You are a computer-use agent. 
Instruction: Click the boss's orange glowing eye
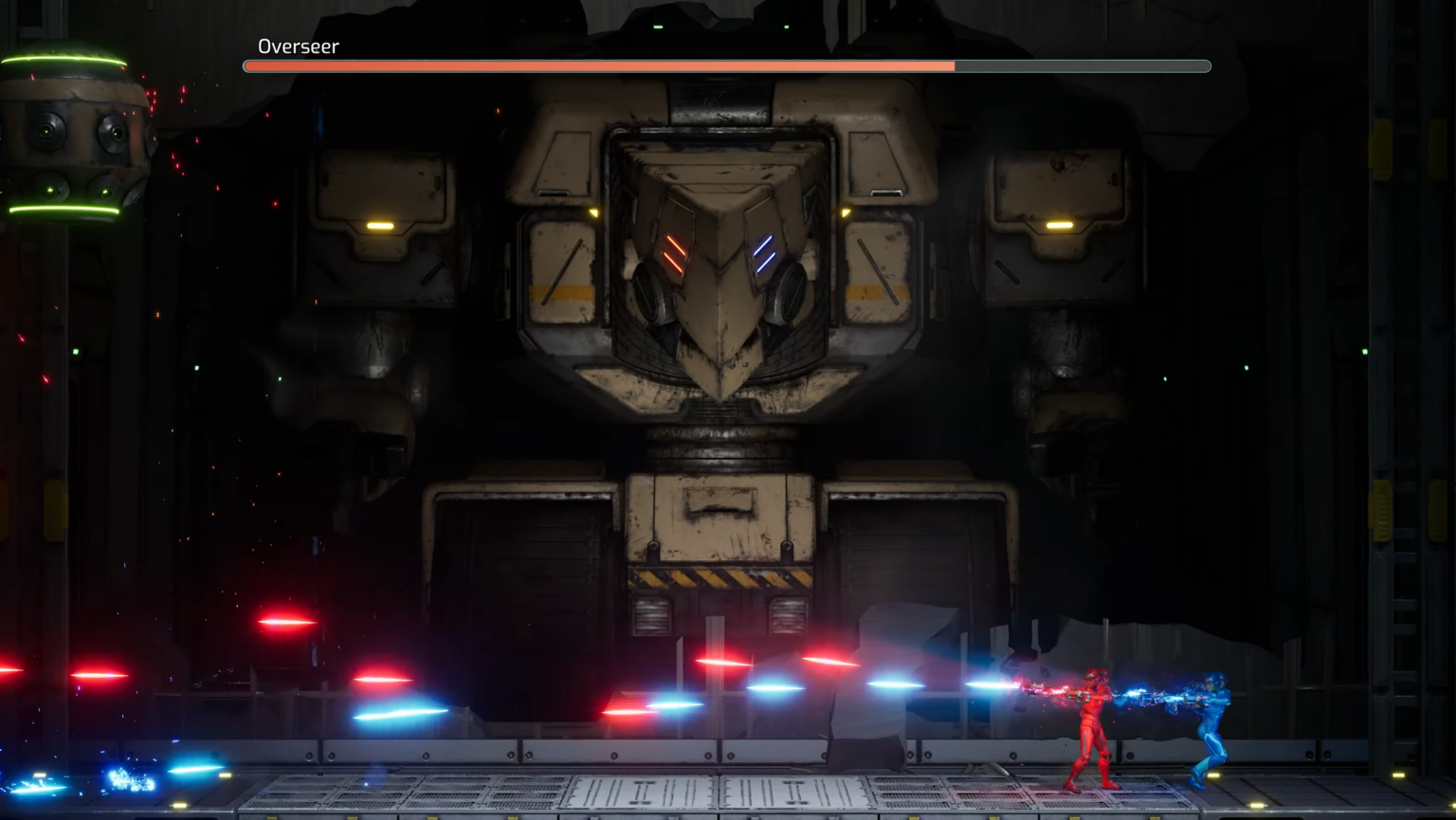[675, 251]
